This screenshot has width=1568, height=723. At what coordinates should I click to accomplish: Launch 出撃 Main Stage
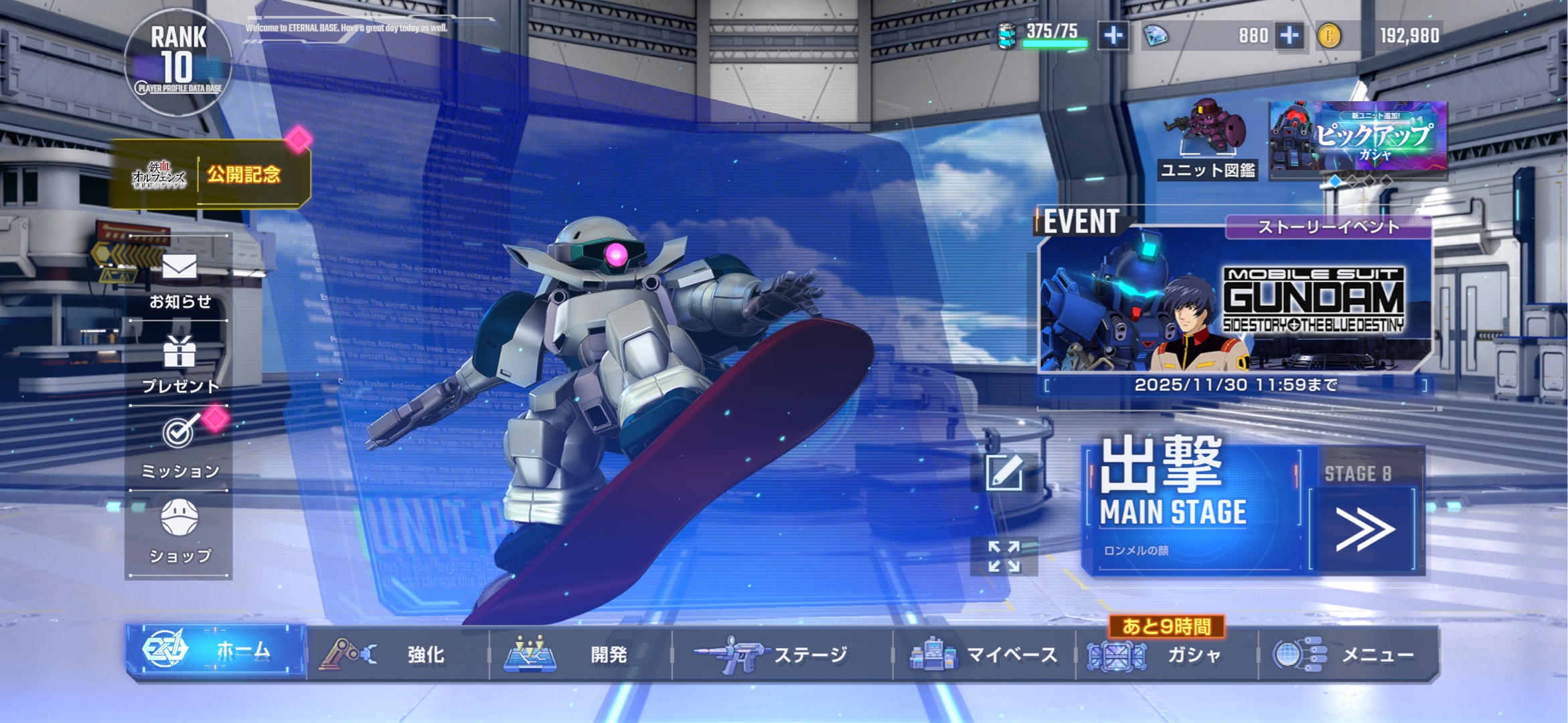[x=1192, y=507]
